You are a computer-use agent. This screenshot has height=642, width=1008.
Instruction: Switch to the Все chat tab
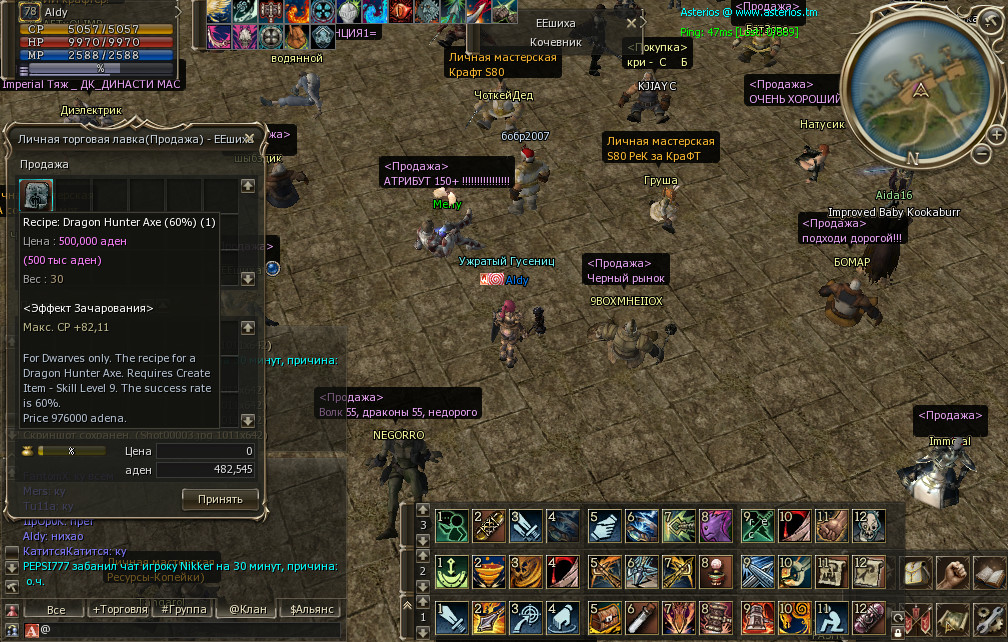(56, 609)
